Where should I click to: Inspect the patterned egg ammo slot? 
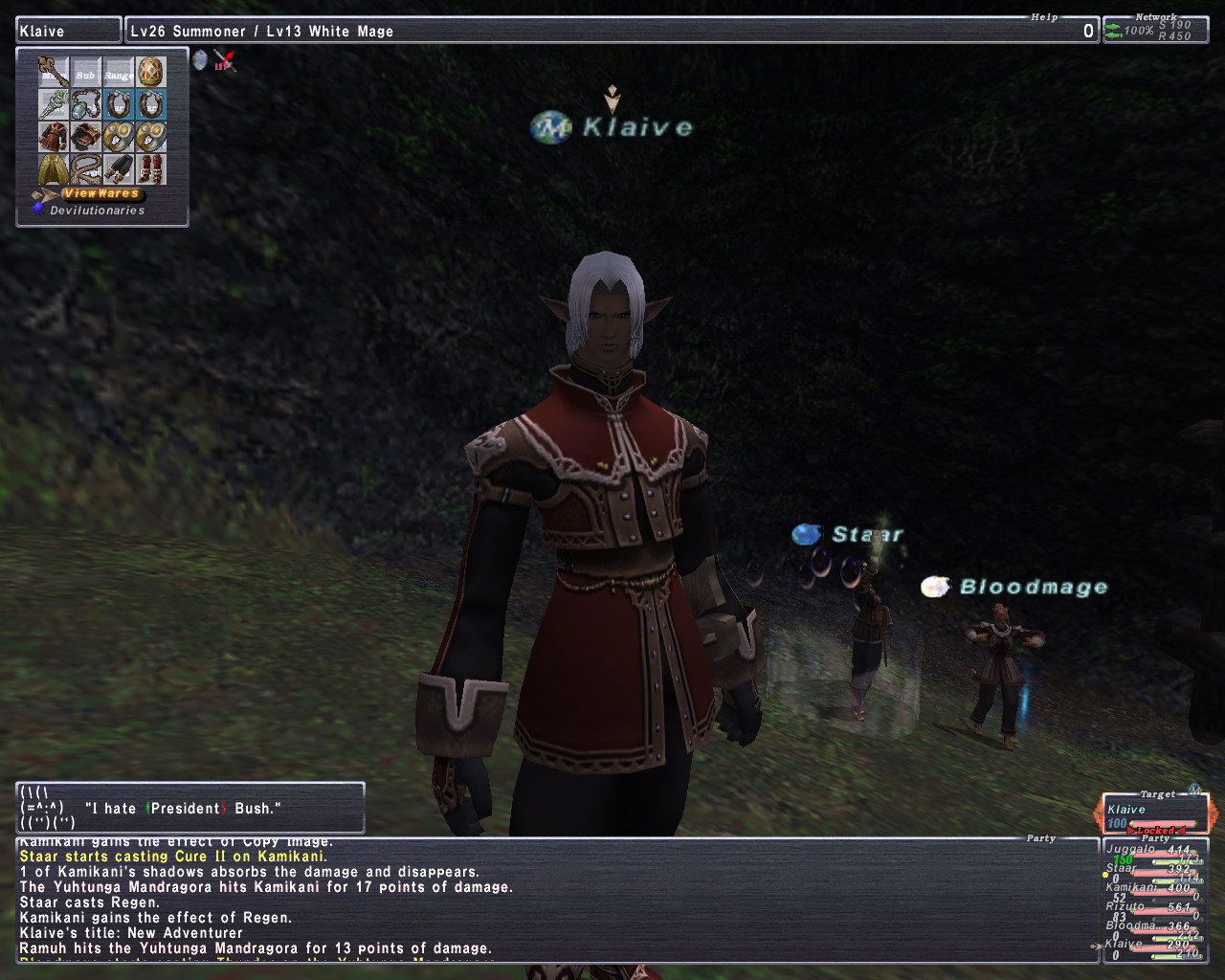pos(151,72)
